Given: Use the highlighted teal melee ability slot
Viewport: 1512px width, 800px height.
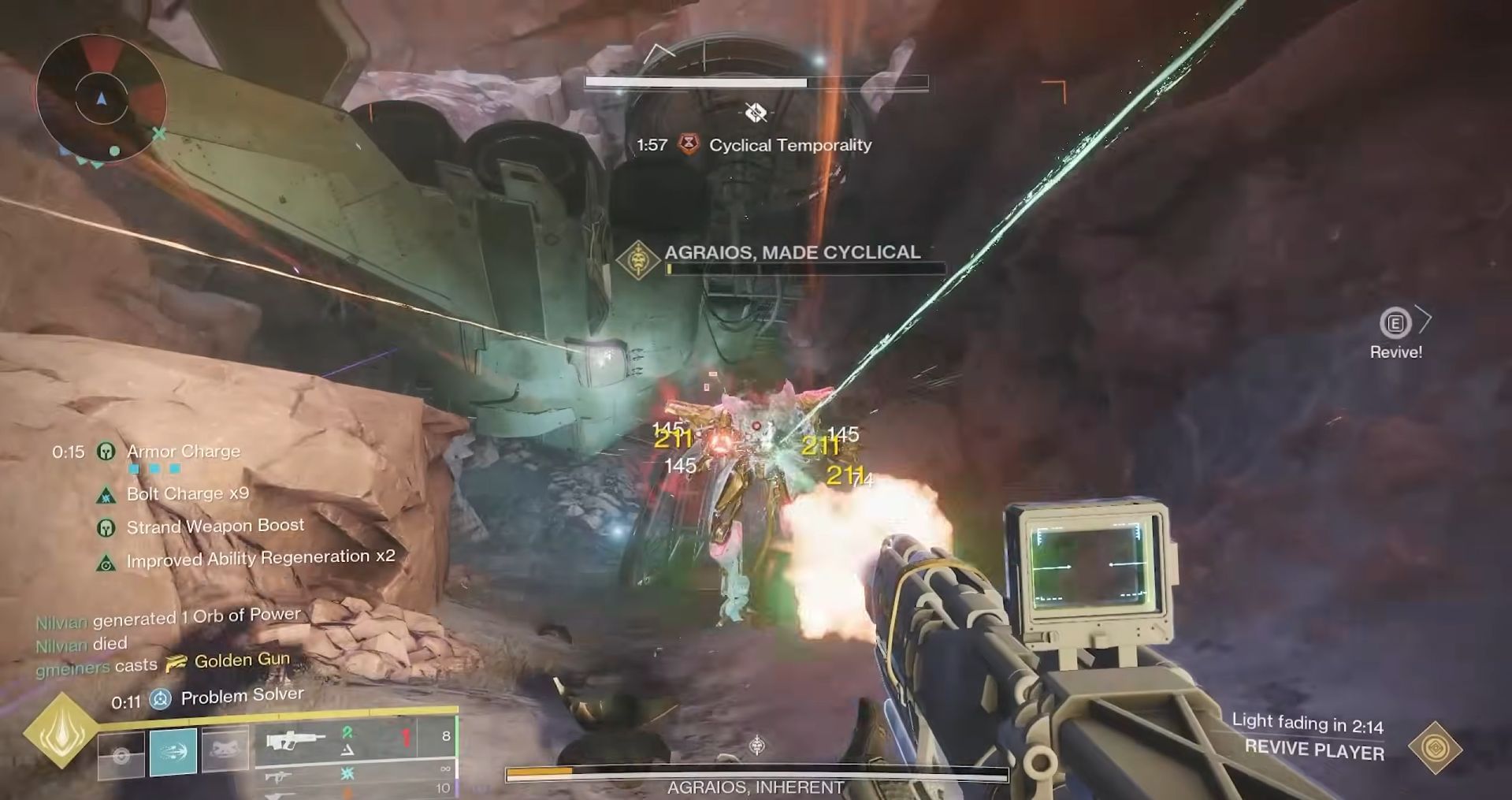Looking at the screenshot, I should tap(173, 753).
